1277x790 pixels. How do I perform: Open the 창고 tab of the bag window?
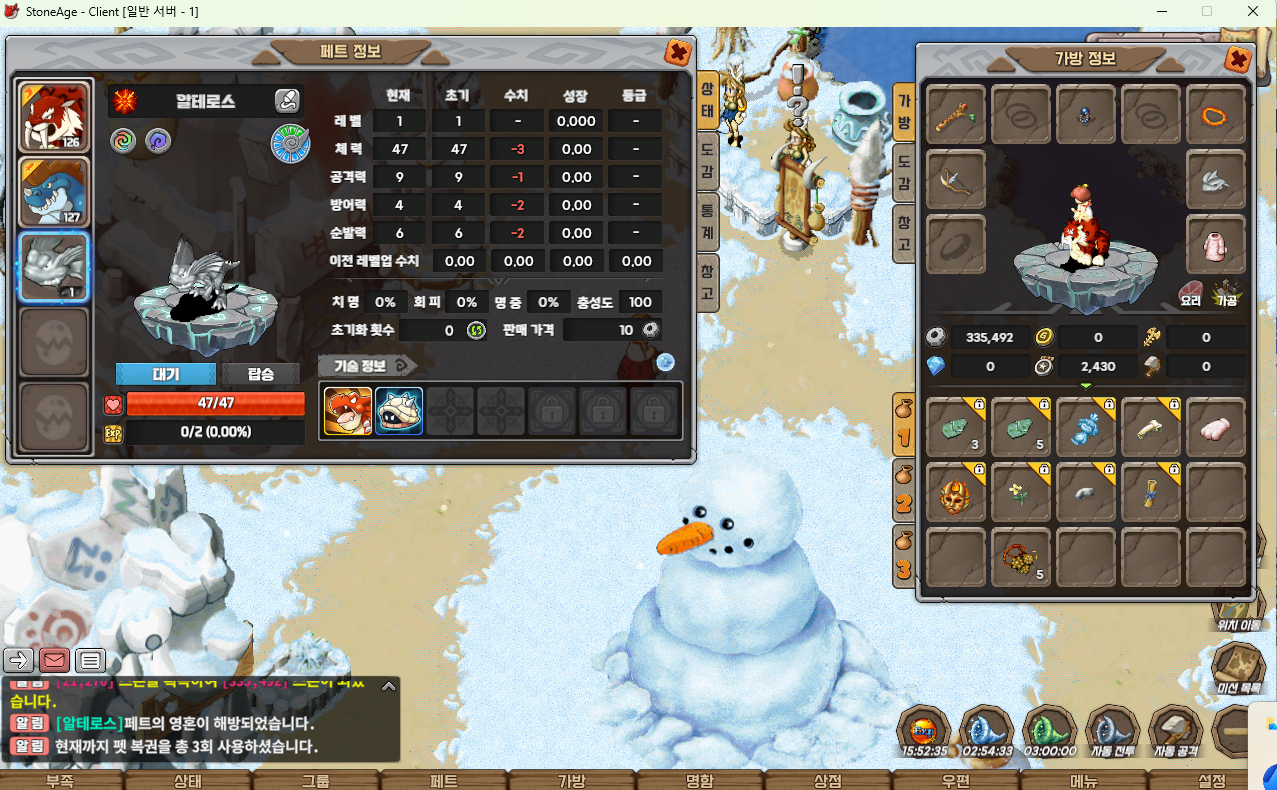tap(903, 233)
